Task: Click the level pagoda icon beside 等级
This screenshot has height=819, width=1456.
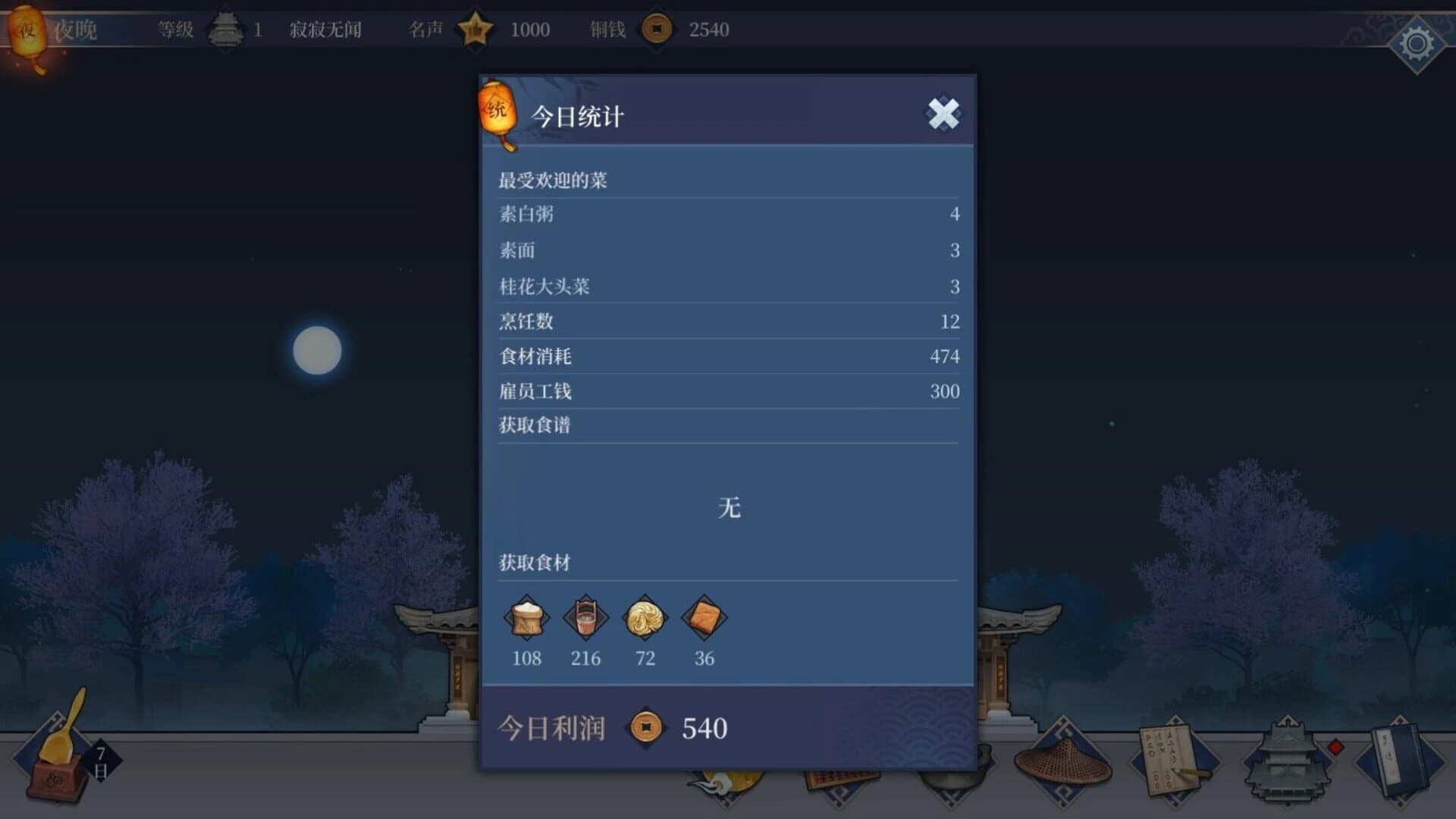Action: tap(225, 29)
